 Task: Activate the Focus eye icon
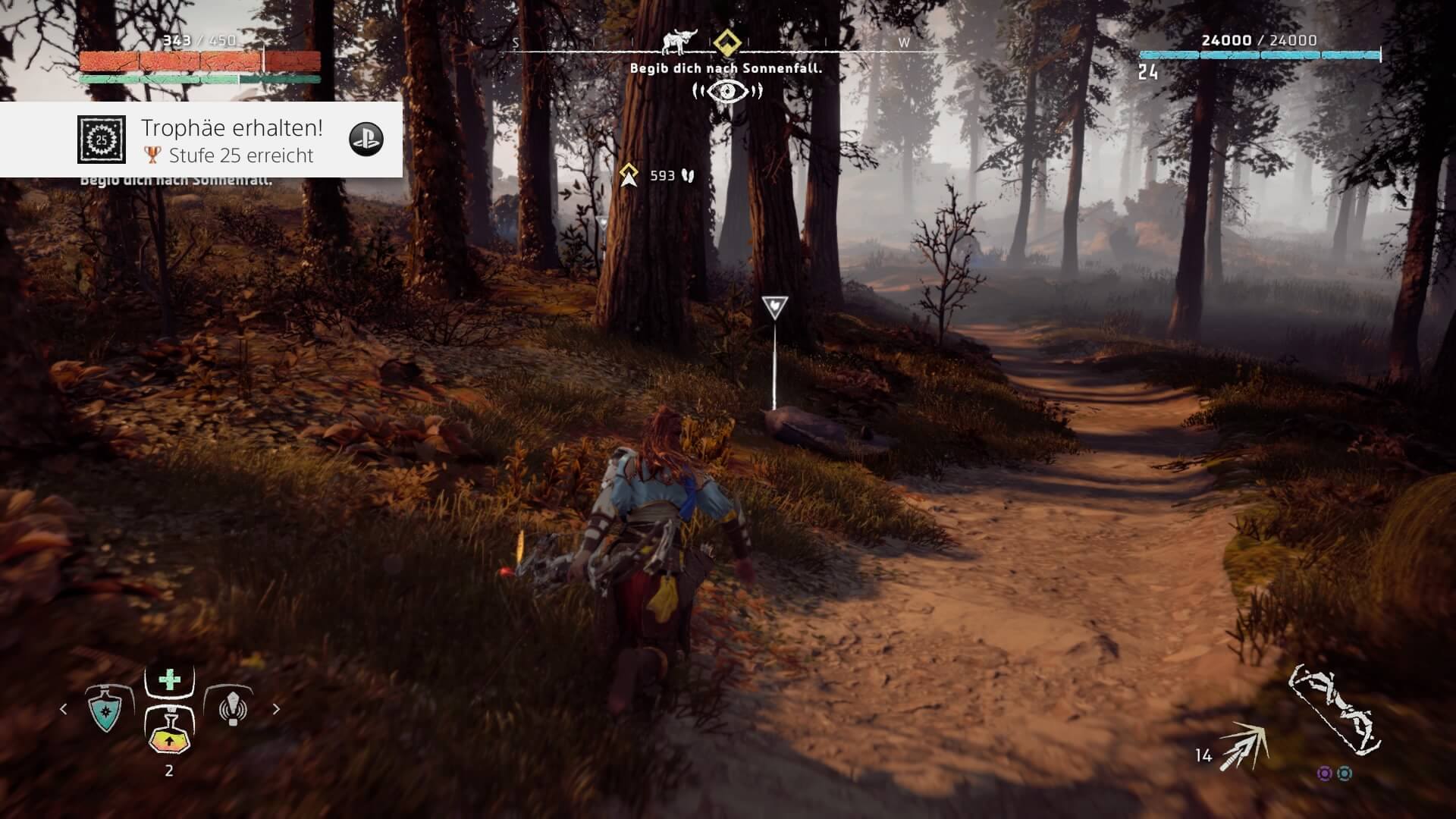727,92
